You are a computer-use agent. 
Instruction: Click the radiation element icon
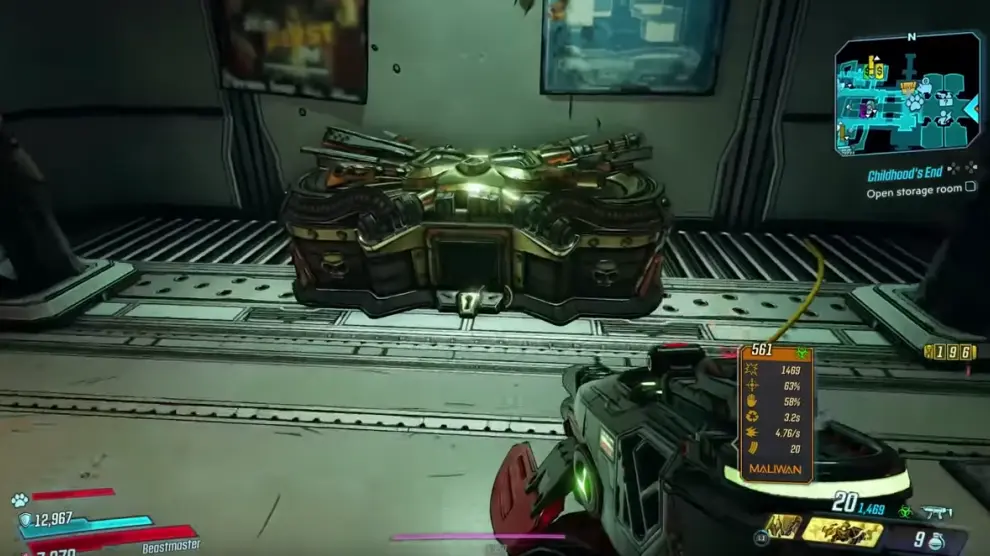point(905,511)
